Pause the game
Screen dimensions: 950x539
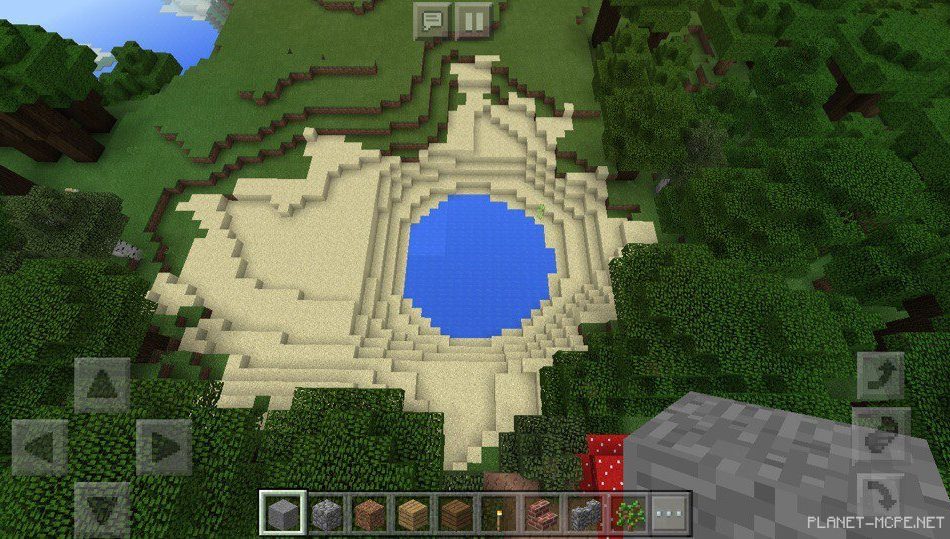pyautogui.click(x=472, y=20)
